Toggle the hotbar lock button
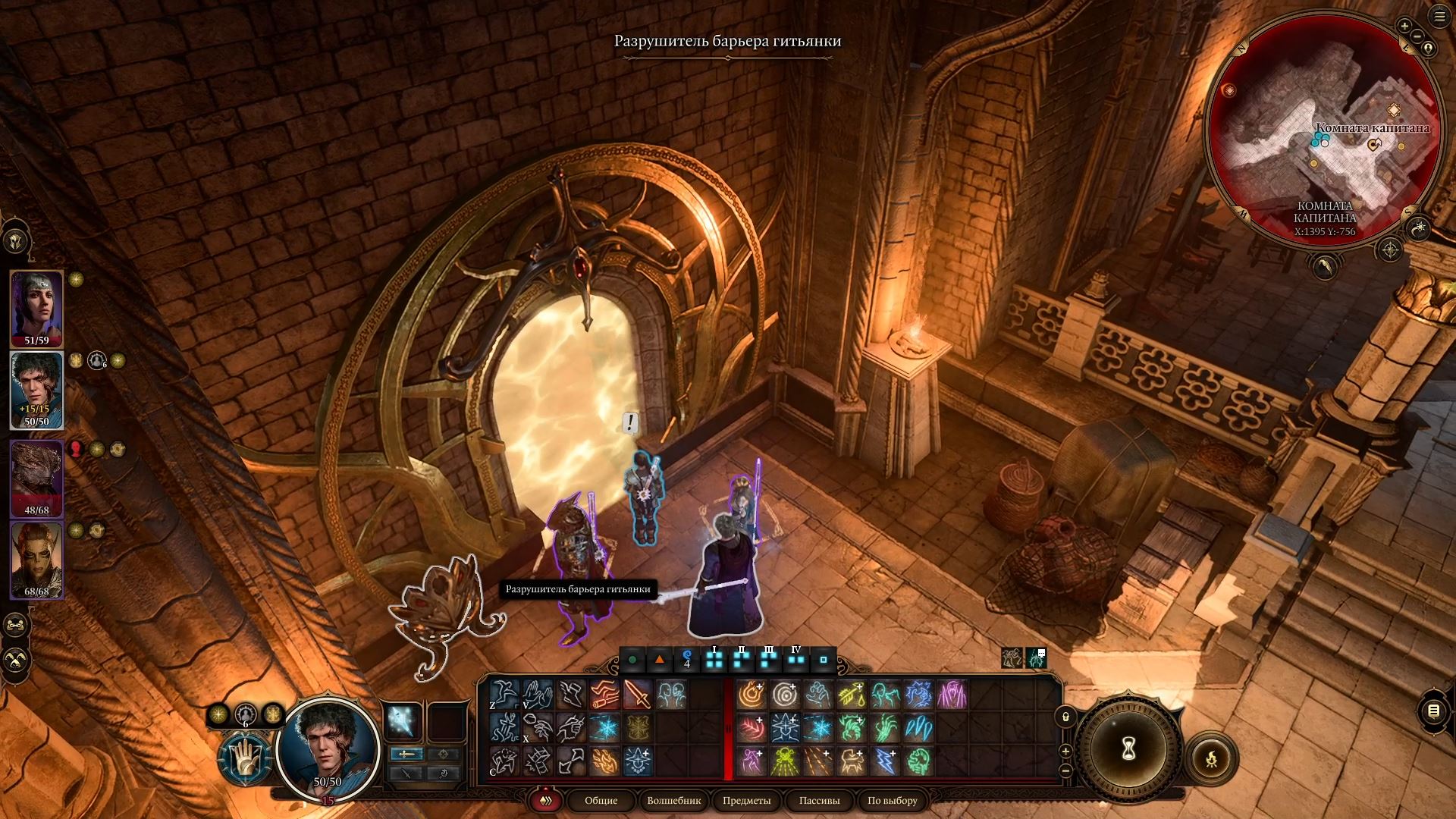 click(x=1065, y=716)
